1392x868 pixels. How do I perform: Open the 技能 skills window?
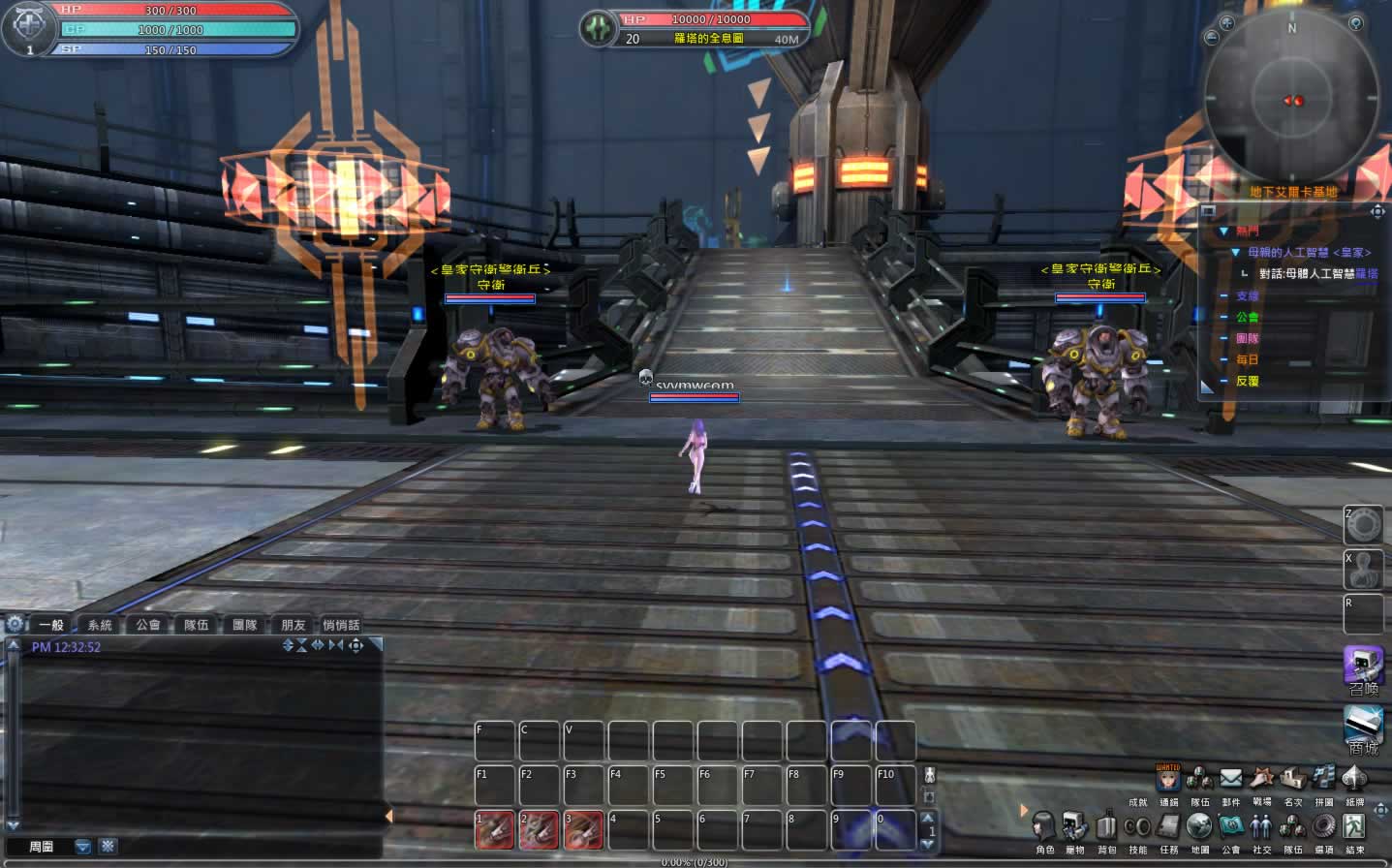pos(1137,827)
